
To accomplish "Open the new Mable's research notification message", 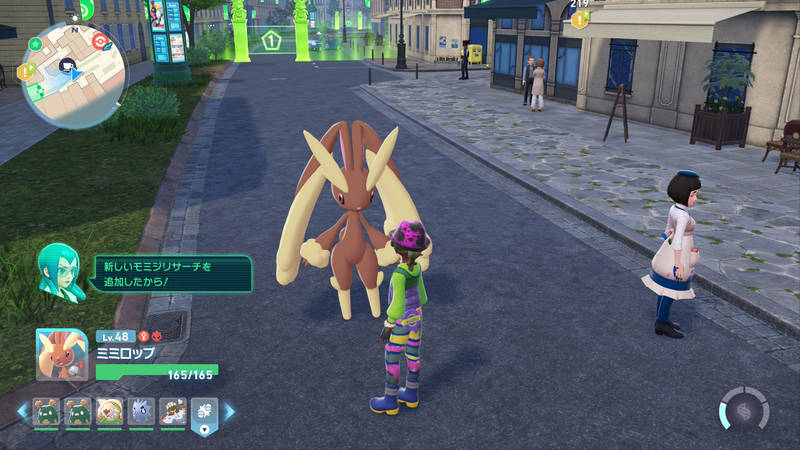I will tap(170, 274).
